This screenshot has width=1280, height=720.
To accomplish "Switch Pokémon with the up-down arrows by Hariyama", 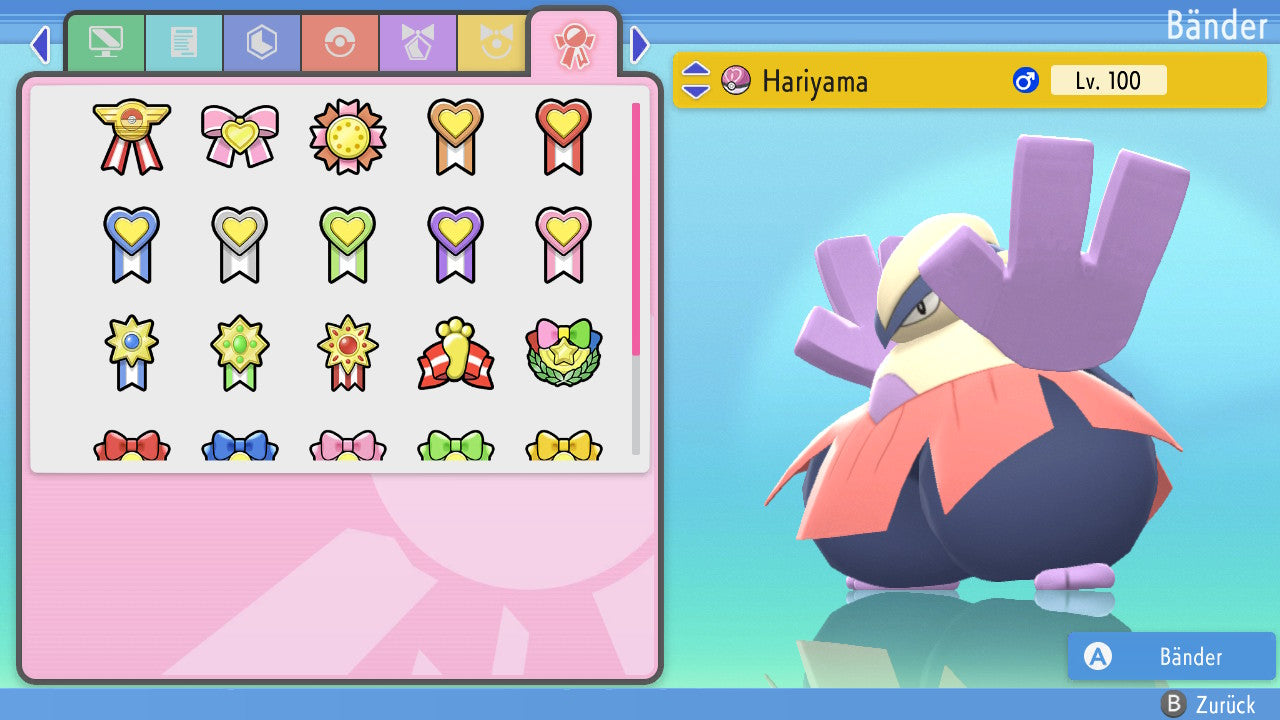I will (x=696, y=80).
